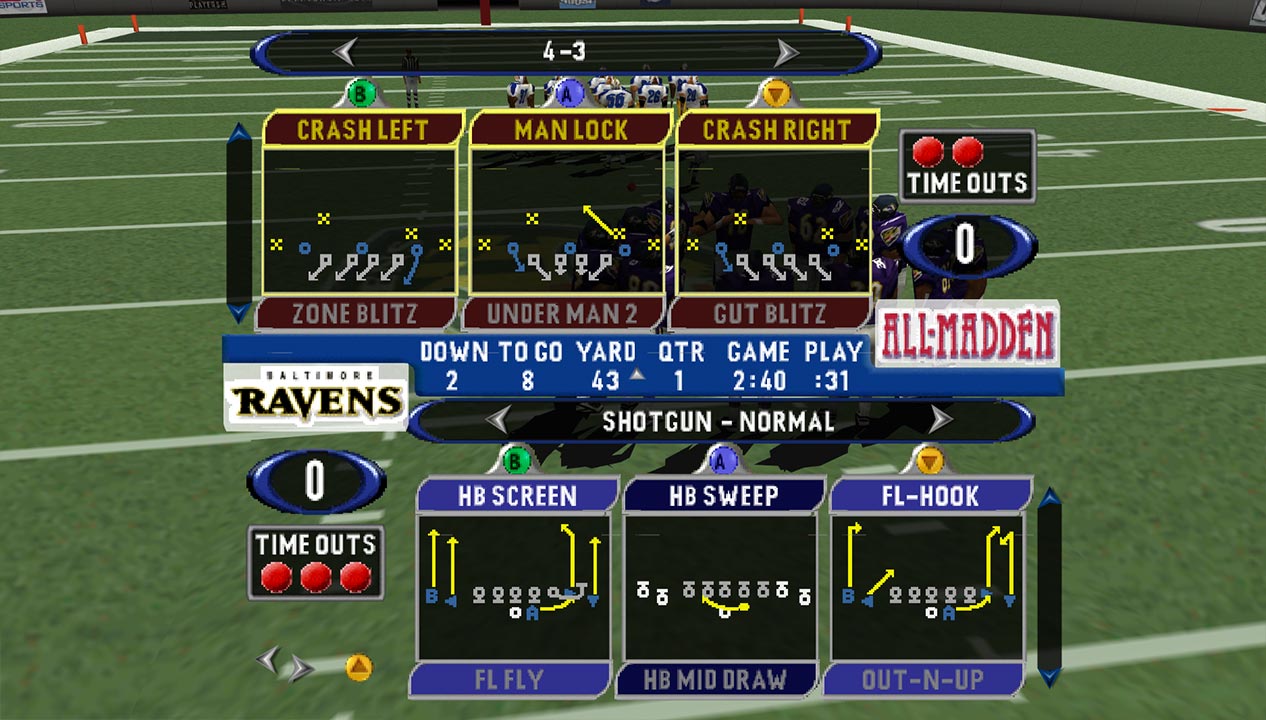Click the left arrow beside 4-3 formation
The image size is (1266, 720).
click(345, 51)
